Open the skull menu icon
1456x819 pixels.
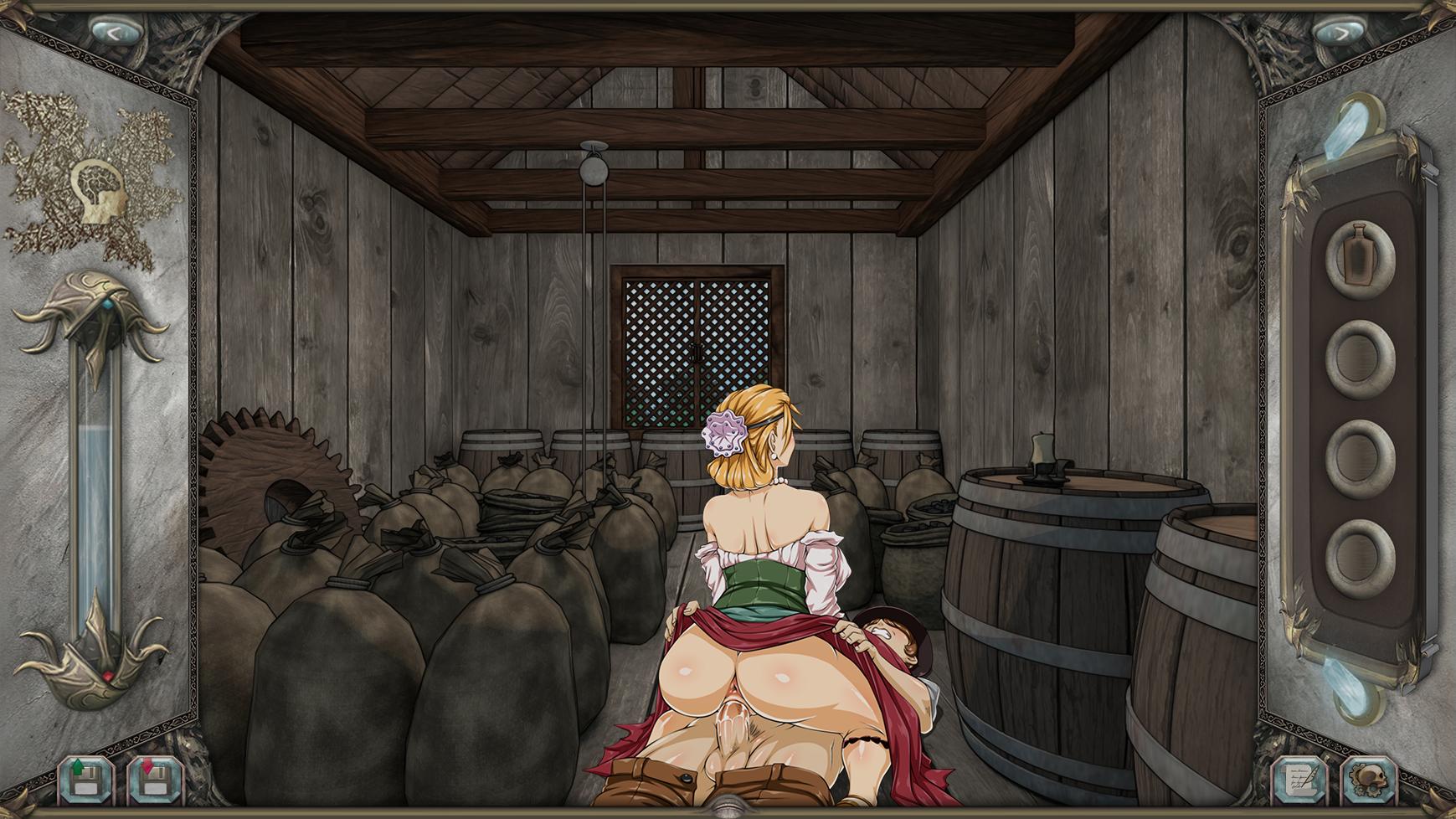point(1368,781)
